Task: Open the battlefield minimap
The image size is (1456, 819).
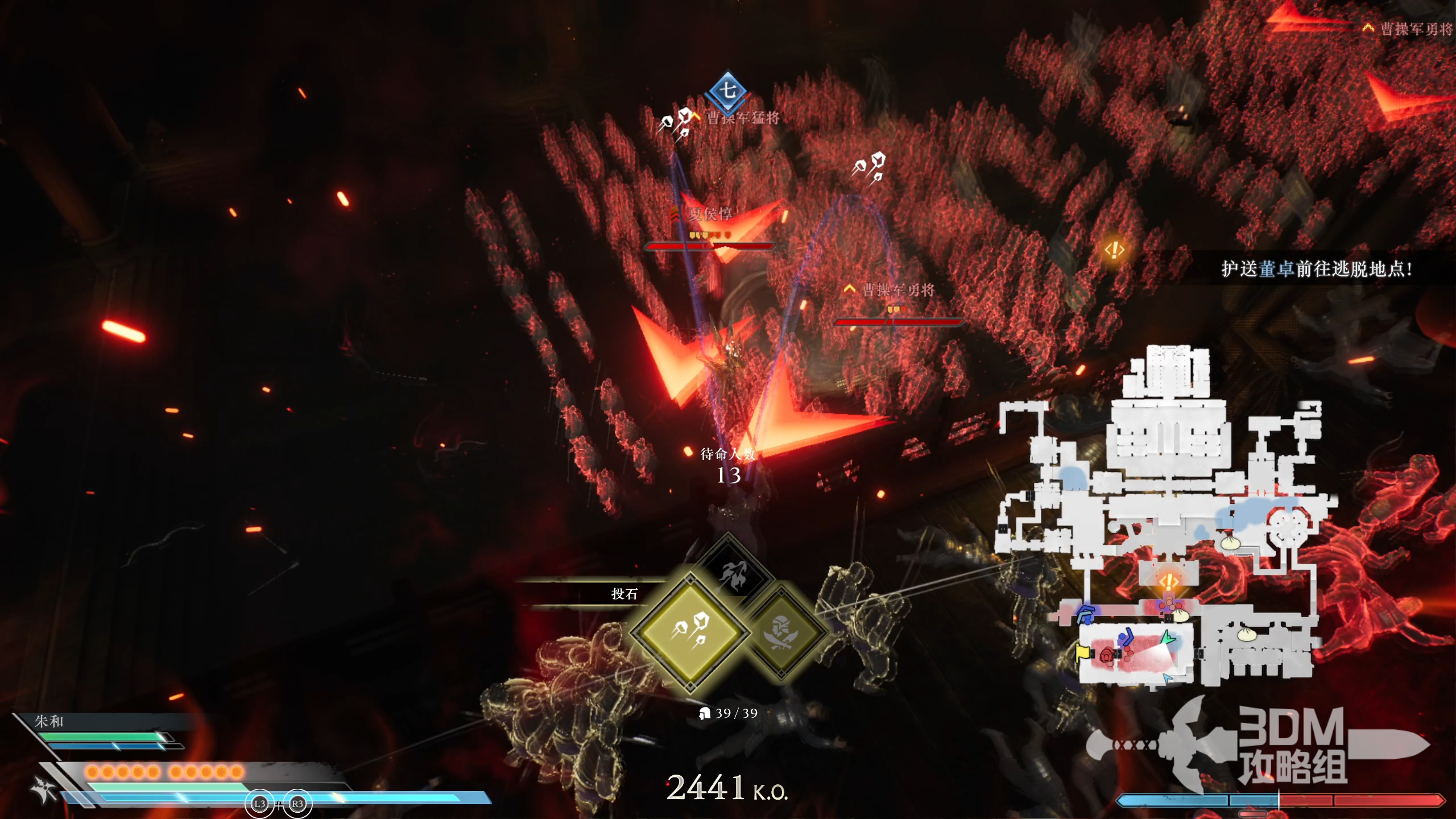Action: point(1166,518)
